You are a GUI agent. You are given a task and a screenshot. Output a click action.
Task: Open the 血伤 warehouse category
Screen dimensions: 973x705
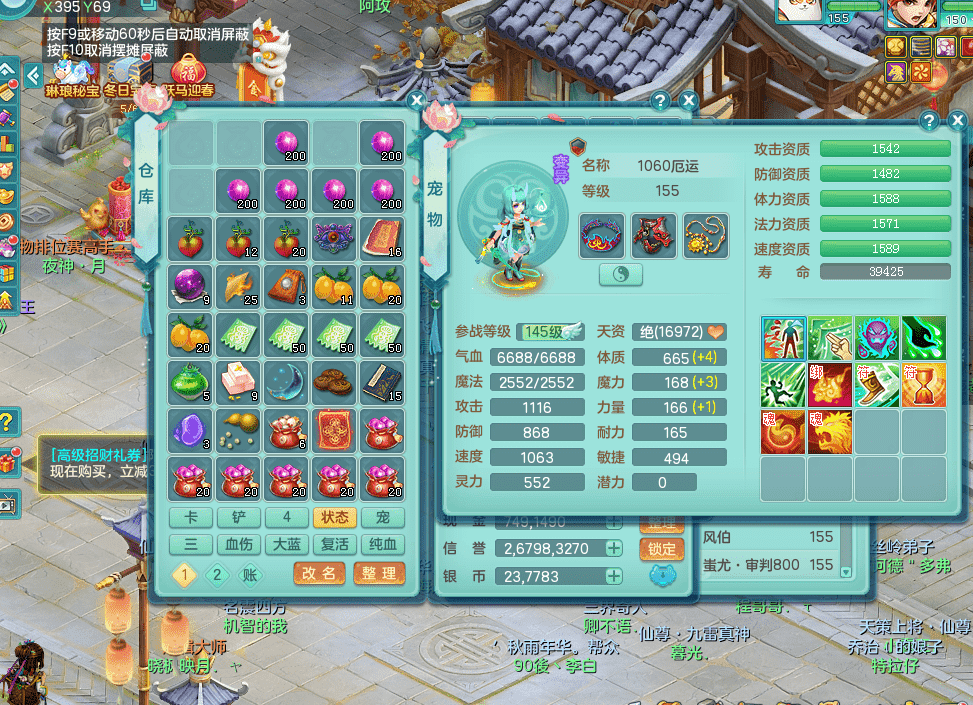pos(238,544)
